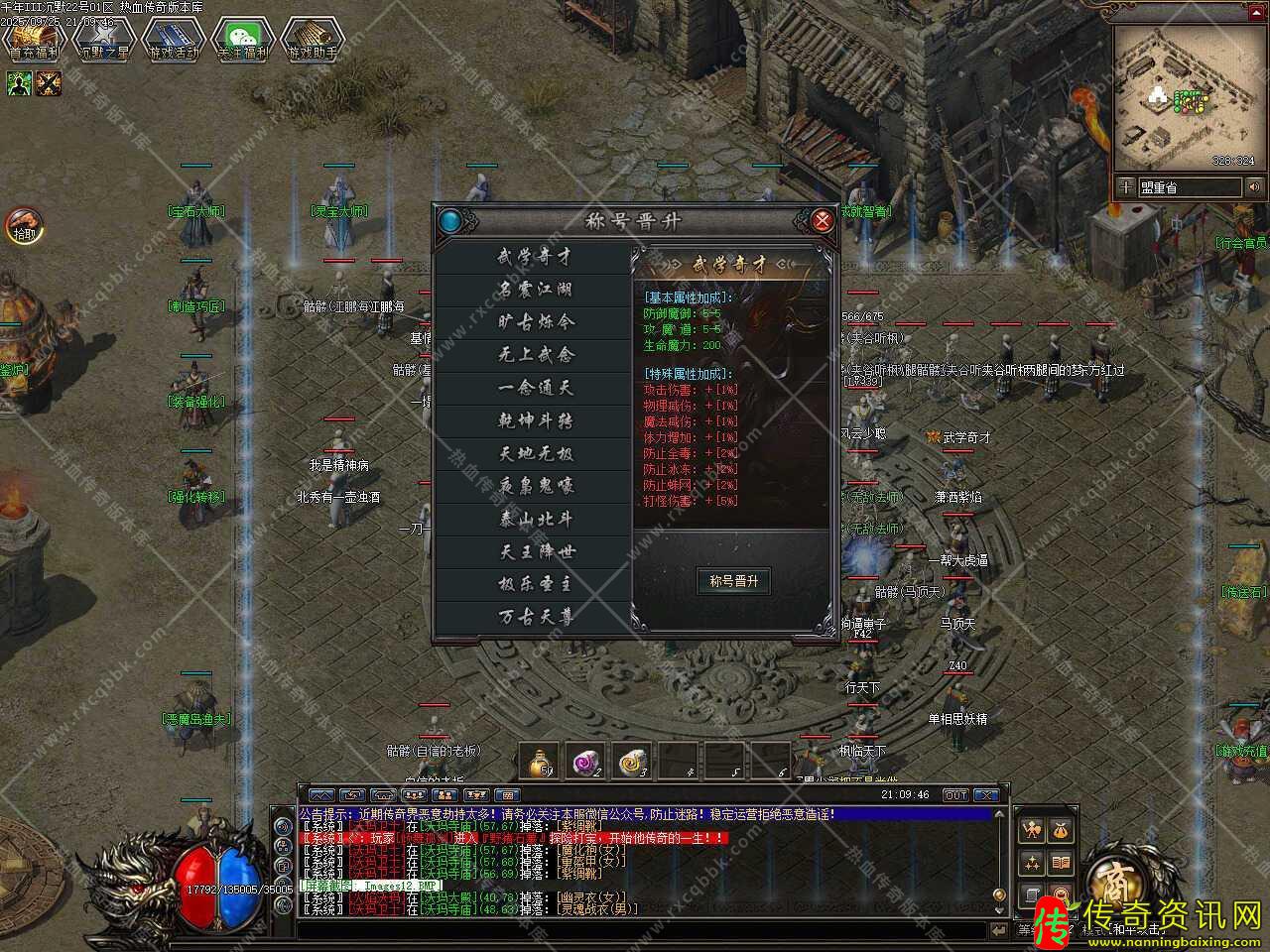
Task: Toggle the sound speaker button under the minimap
Action: pyautogui.click(x=1254, y=186)
